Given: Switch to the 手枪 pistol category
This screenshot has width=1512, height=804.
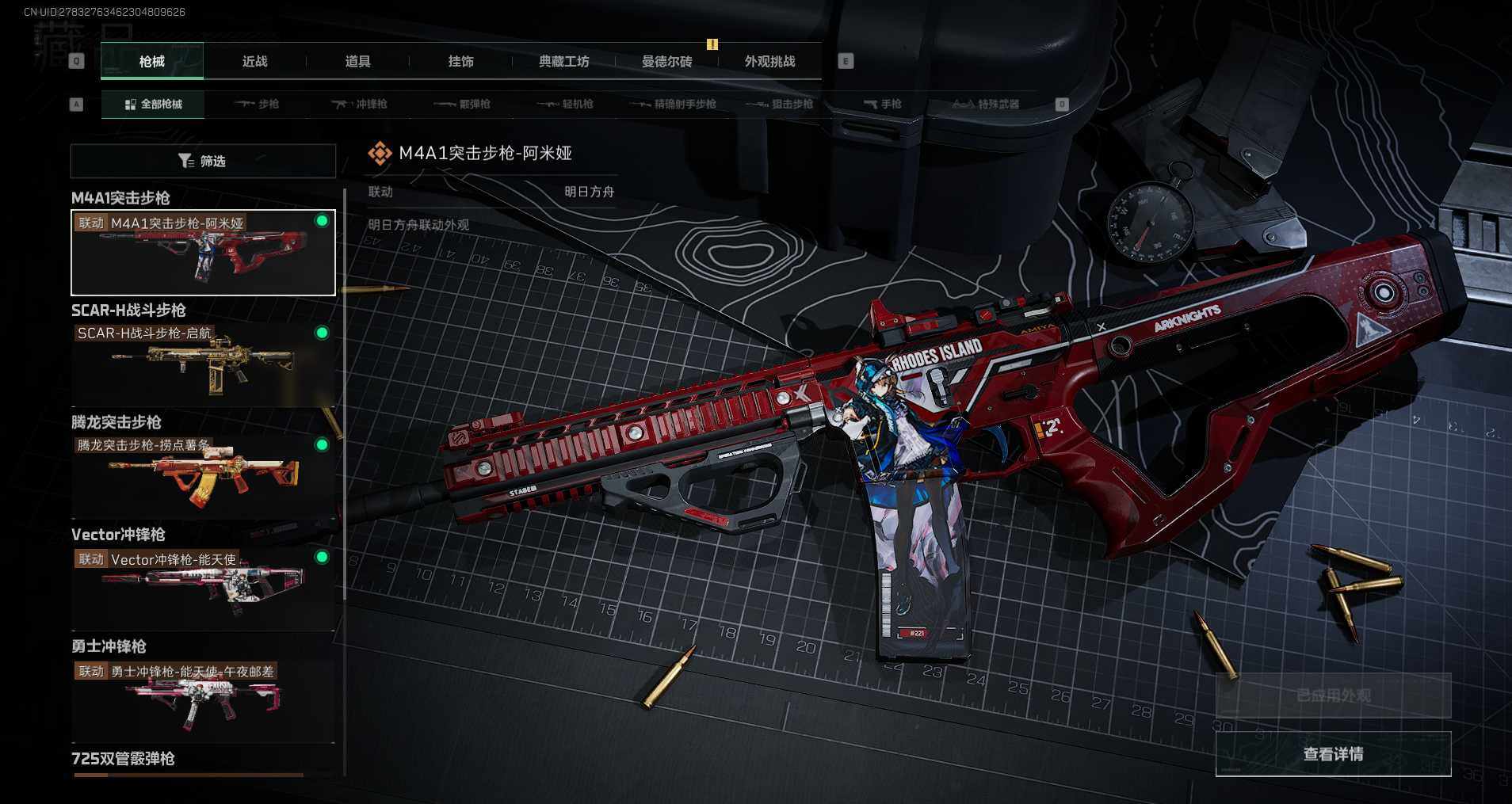Looking at the screenshot, I should click(882, 105).
